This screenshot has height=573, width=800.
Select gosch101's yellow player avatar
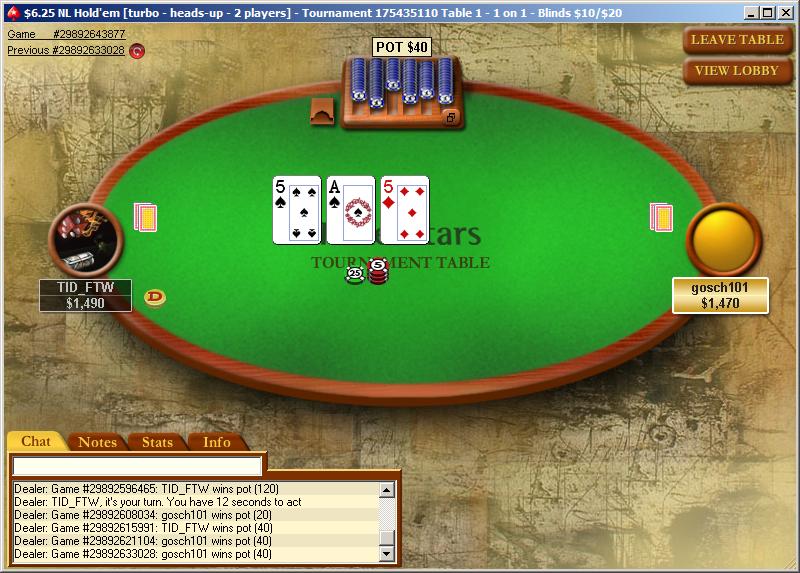click(x=724, y=240)
